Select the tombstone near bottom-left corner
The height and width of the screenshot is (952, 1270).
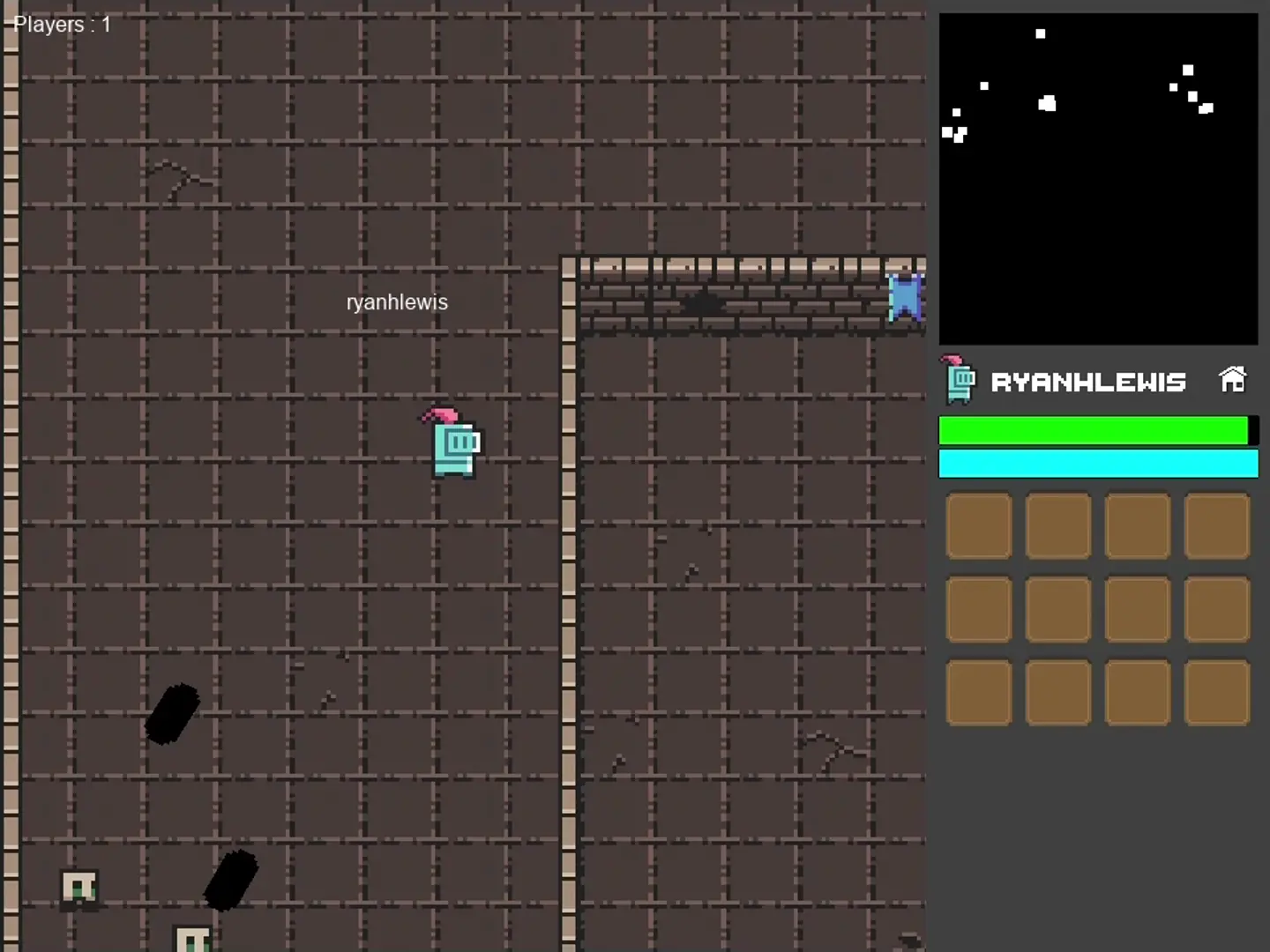[79, 888]
